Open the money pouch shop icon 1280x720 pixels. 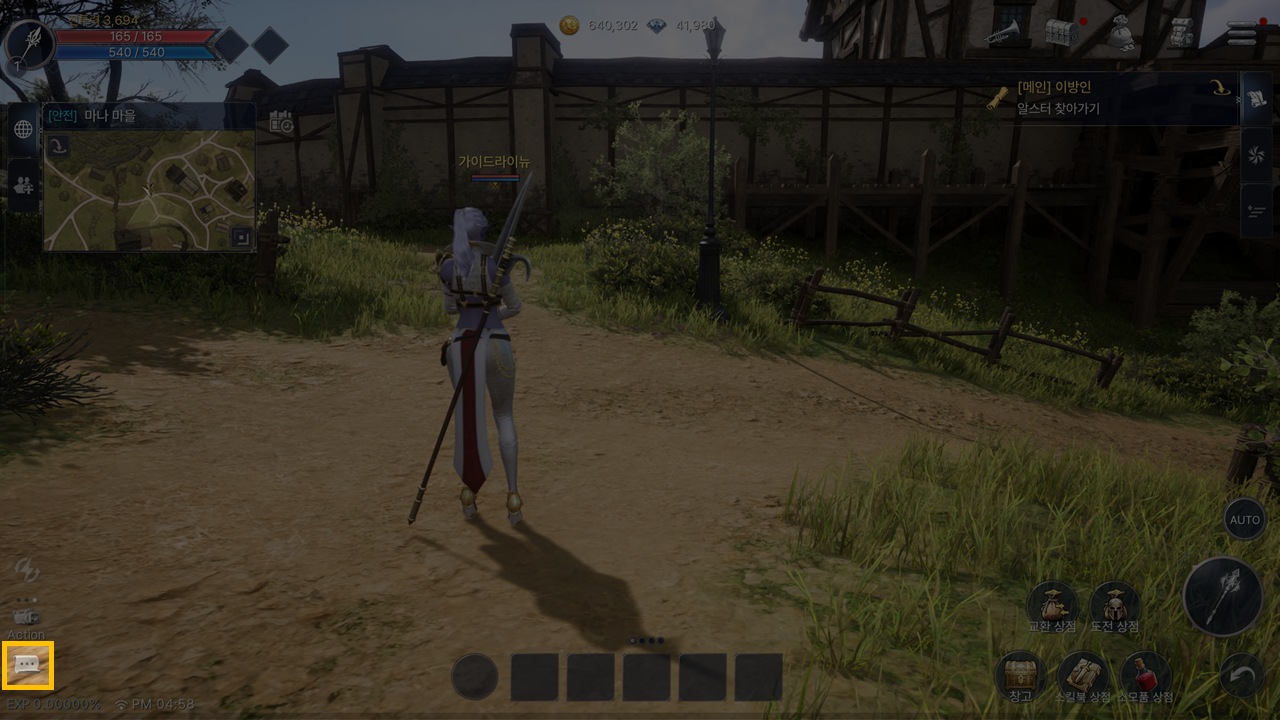(x=1122, y=34)
